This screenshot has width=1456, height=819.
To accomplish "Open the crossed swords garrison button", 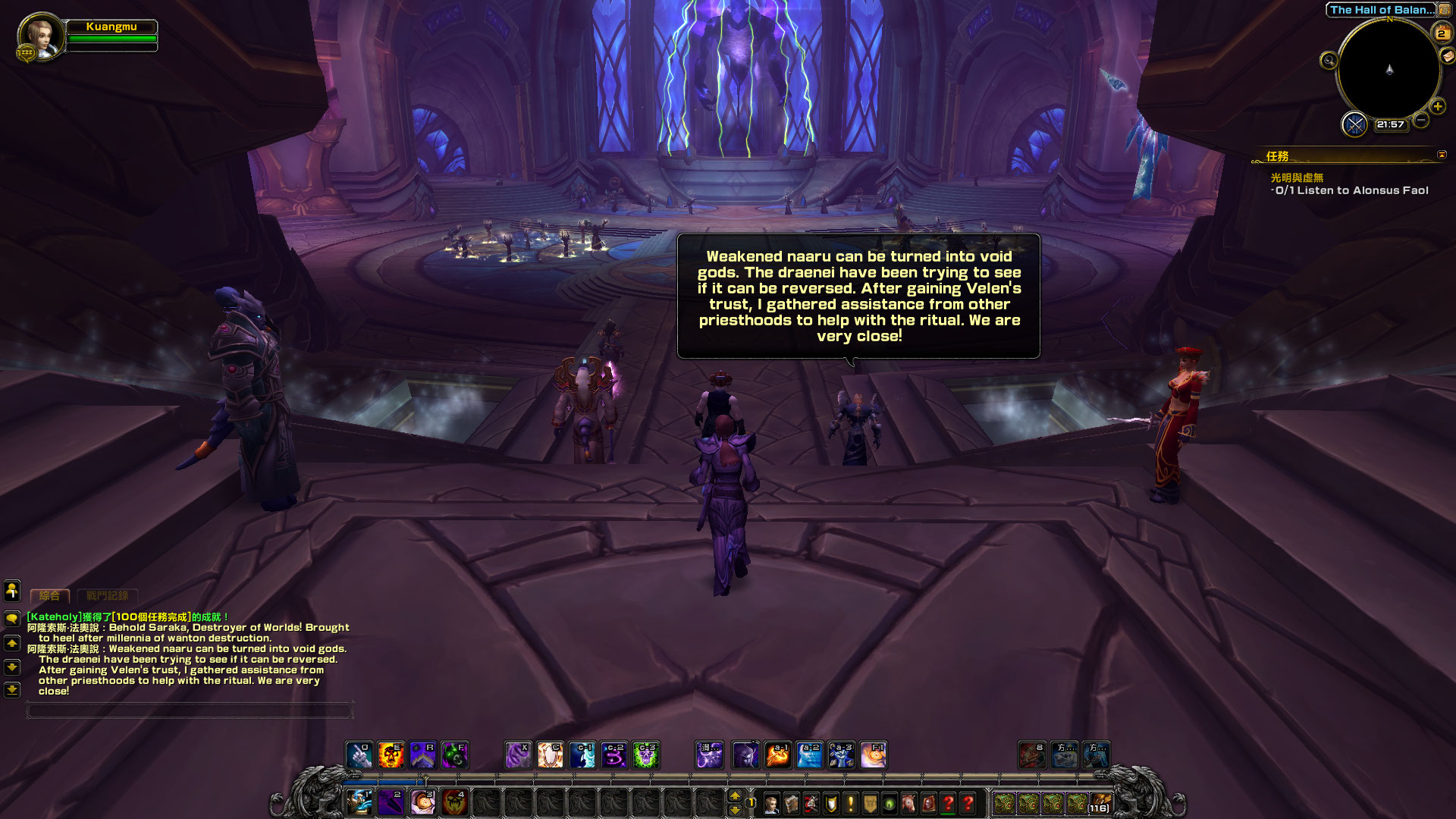I will [1354, 124].
